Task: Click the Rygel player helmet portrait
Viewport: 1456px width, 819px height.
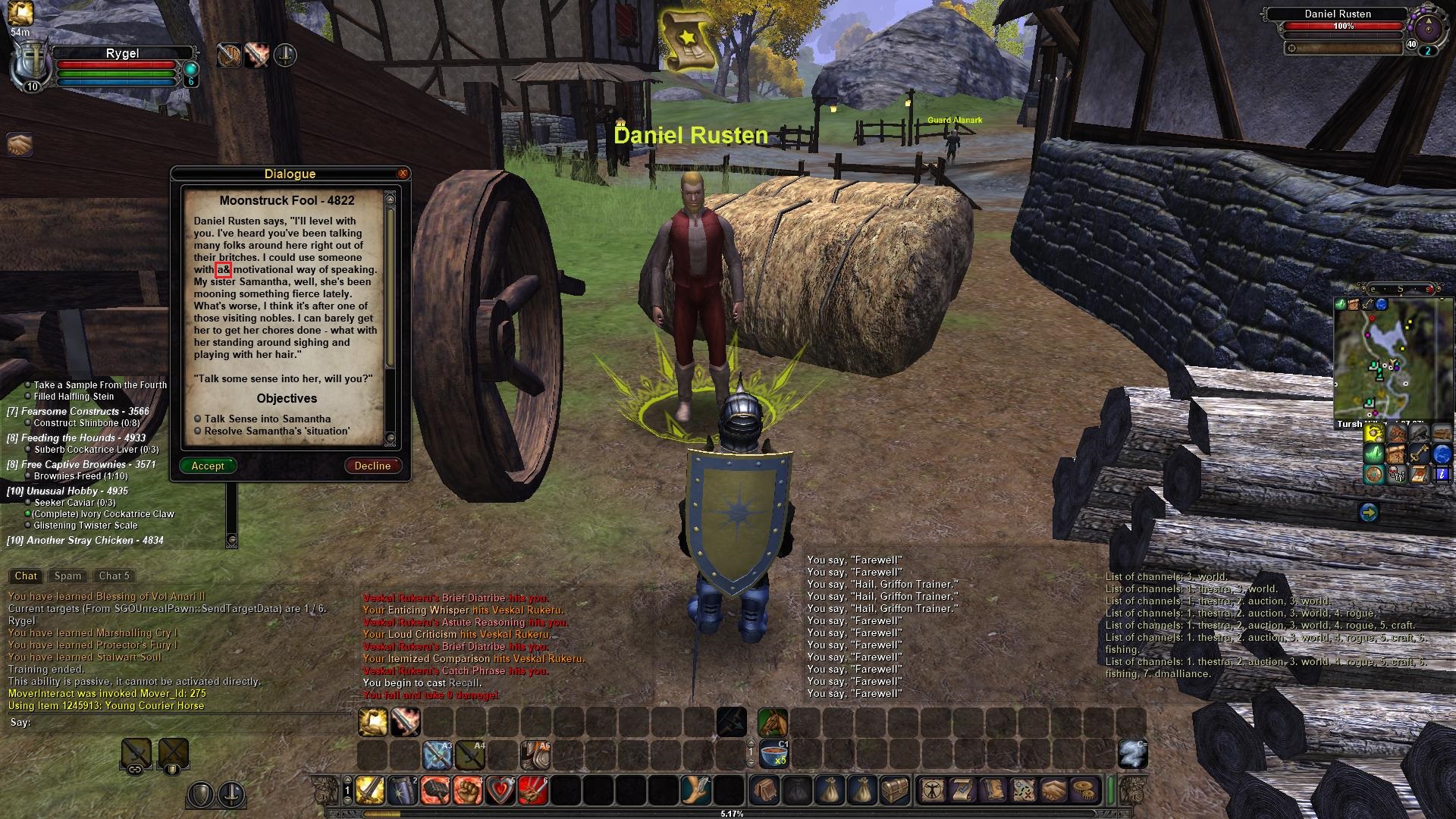Action: coord(29,67)
